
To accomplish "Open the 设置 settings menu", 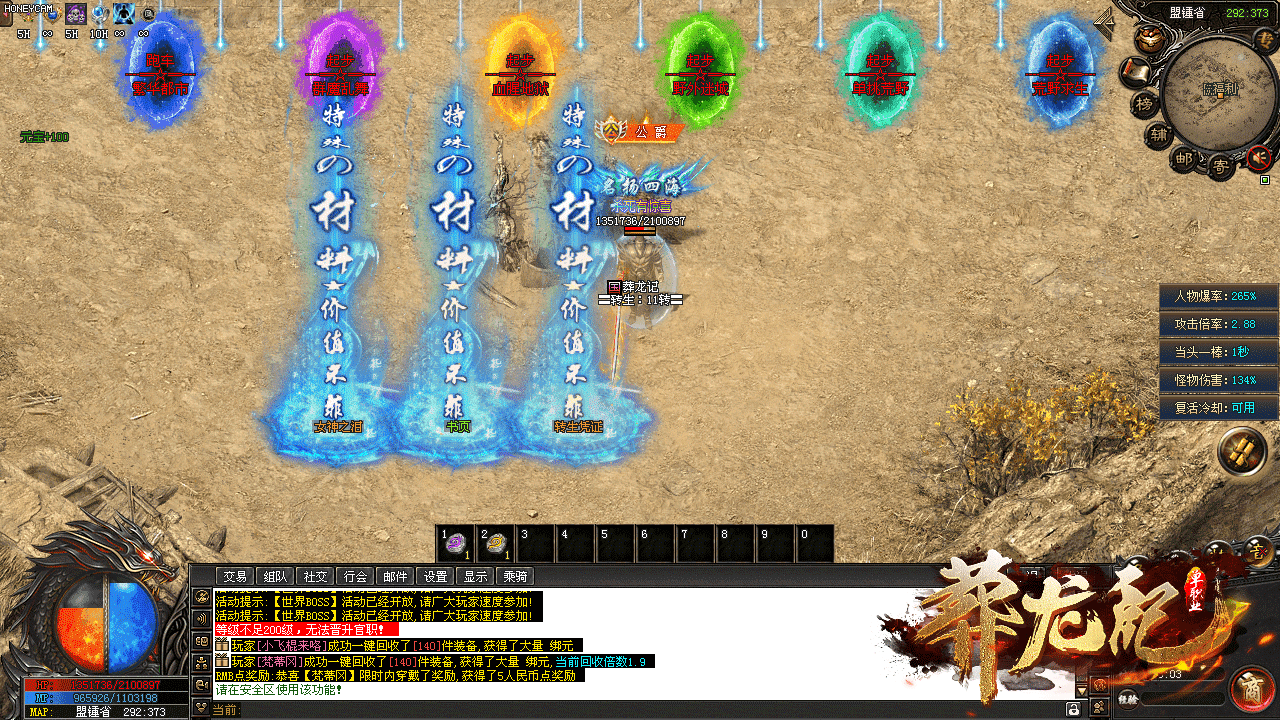I will pyautogui.click(x=435, y=576).
